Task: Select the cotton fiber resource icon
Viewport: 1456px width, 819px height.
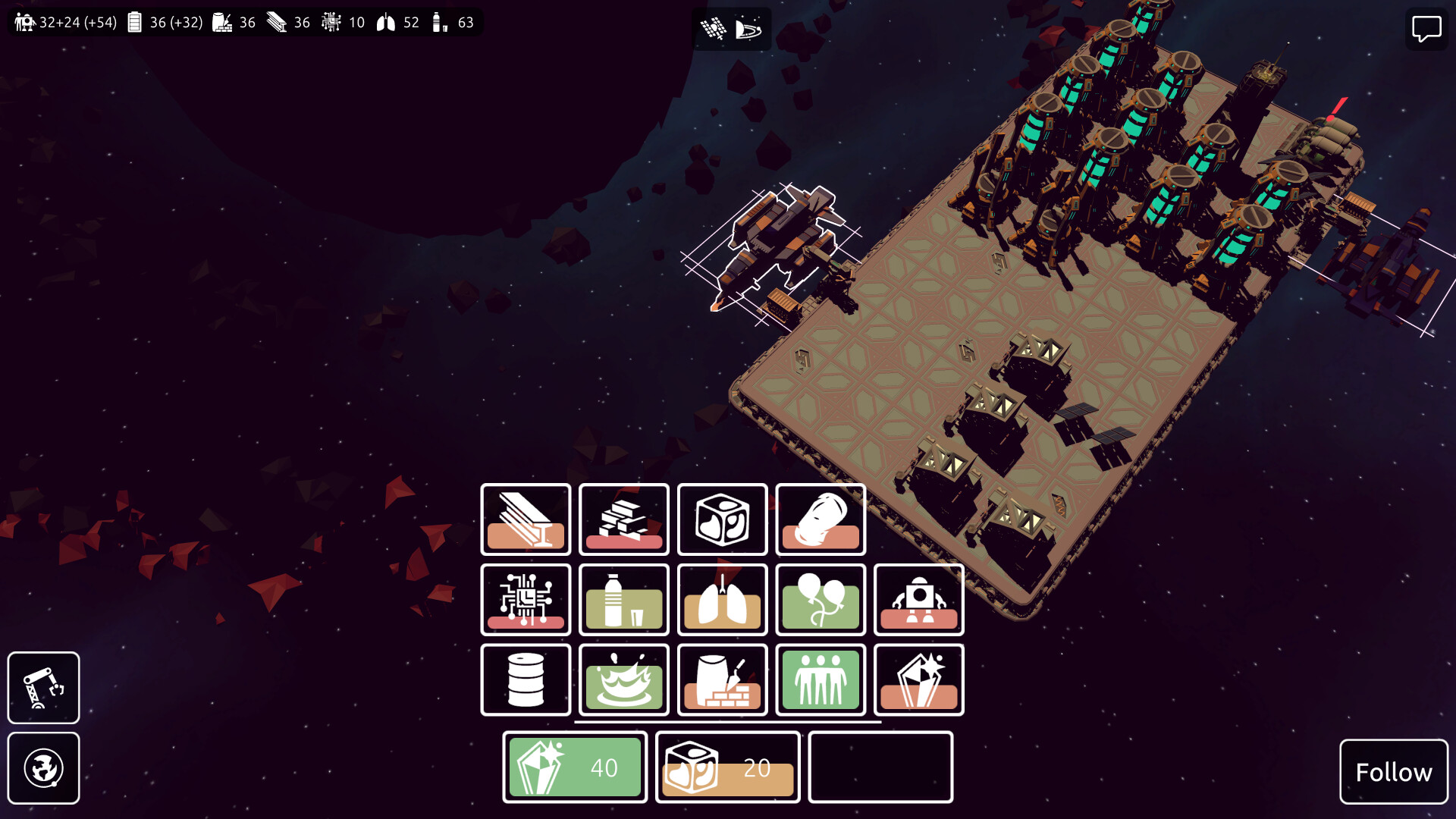Action: click(820, 519)
